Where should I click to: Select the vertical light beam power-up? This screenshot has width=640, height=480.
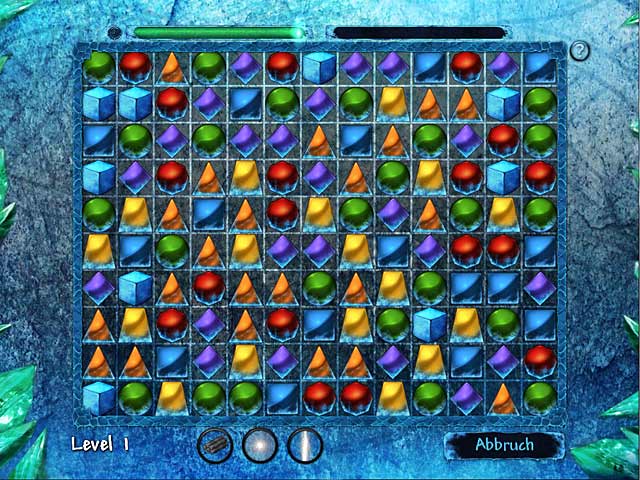(x=304, y=444)
